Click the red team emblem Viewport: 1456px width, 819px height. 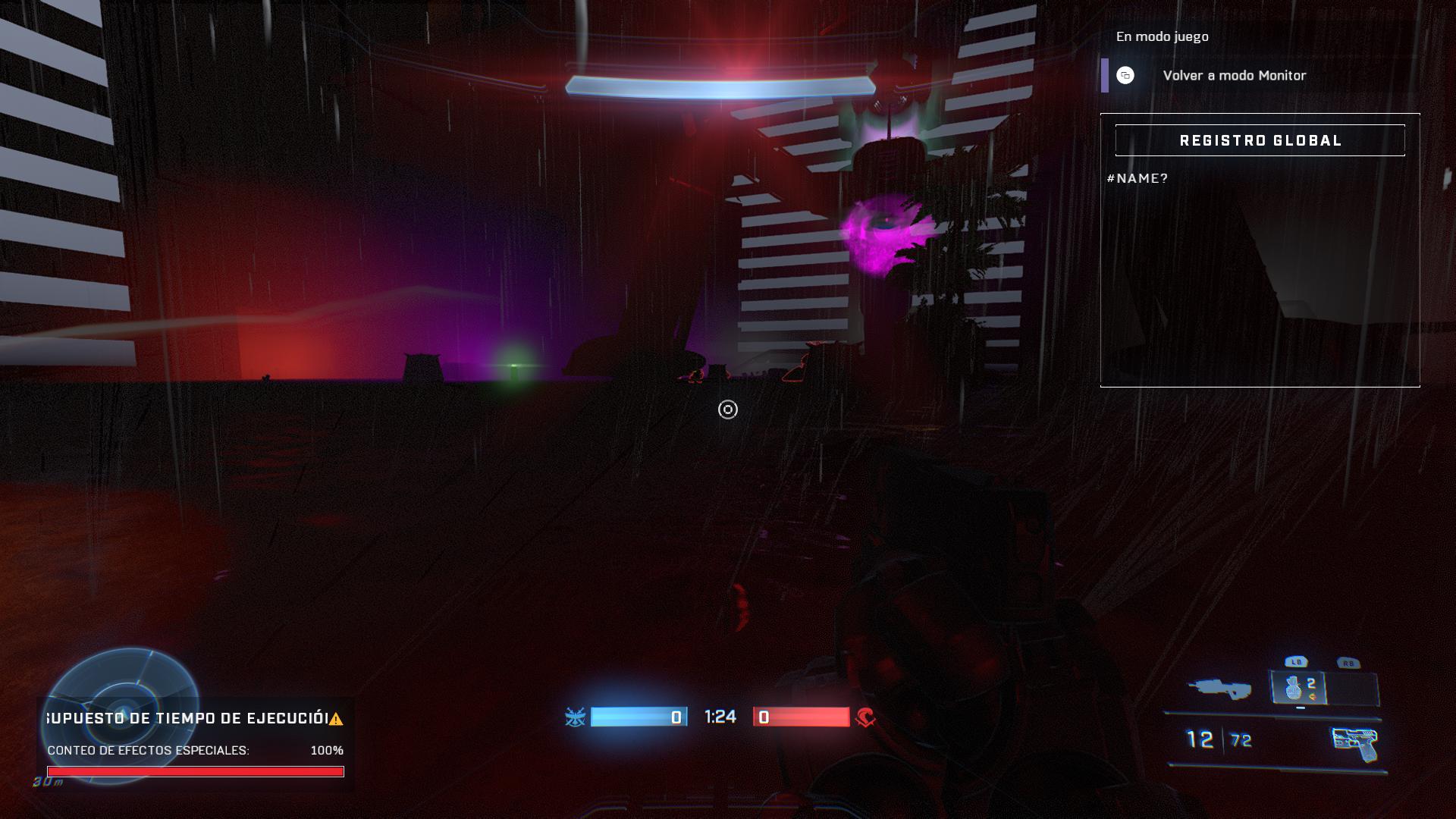pyautogui.click(x=865, y=717)
